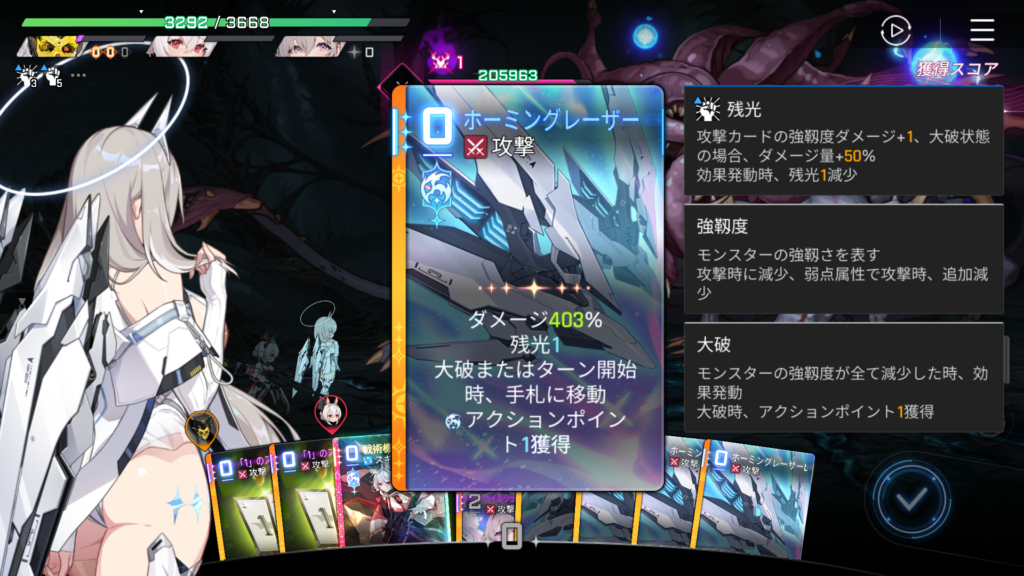Open the 大破 keyword description panel
This screenshot has height=576, width=1024.
click(x=843, y=377)
